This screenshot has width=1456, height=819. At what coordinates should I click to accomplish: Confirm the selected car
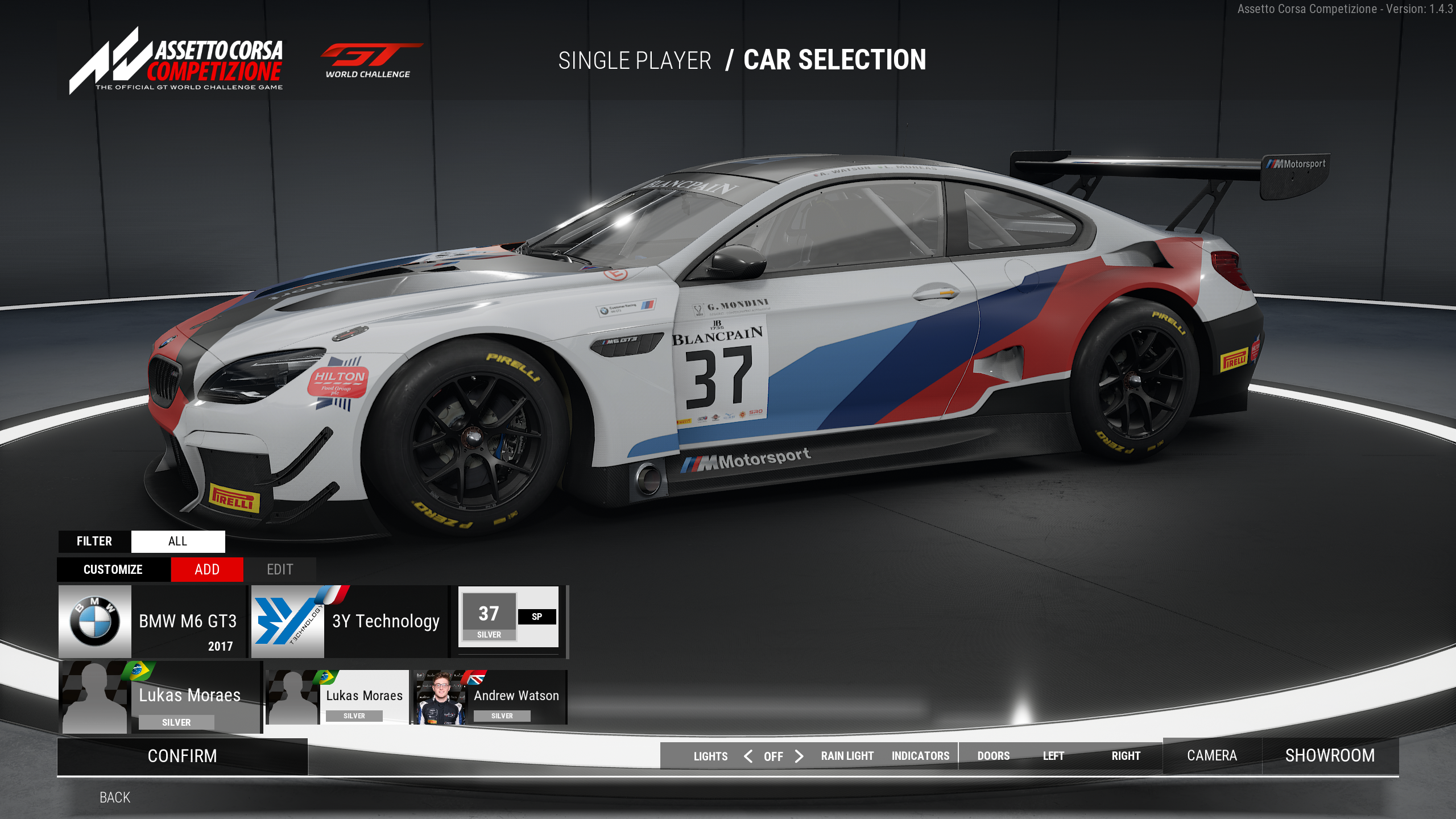(182, 756)
